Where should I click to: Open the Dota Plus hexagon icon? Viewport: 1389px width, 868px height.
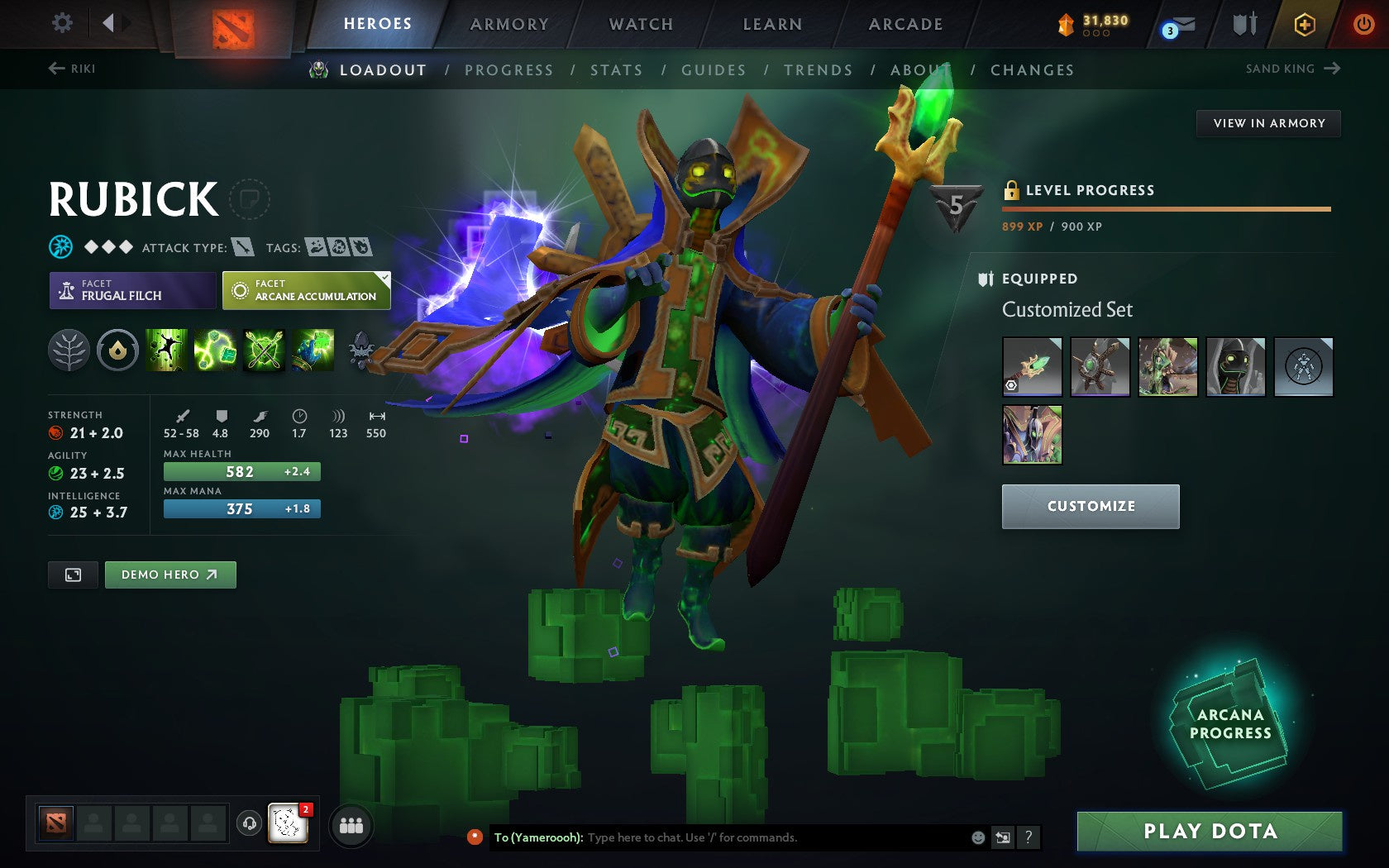coord(1305,25)
